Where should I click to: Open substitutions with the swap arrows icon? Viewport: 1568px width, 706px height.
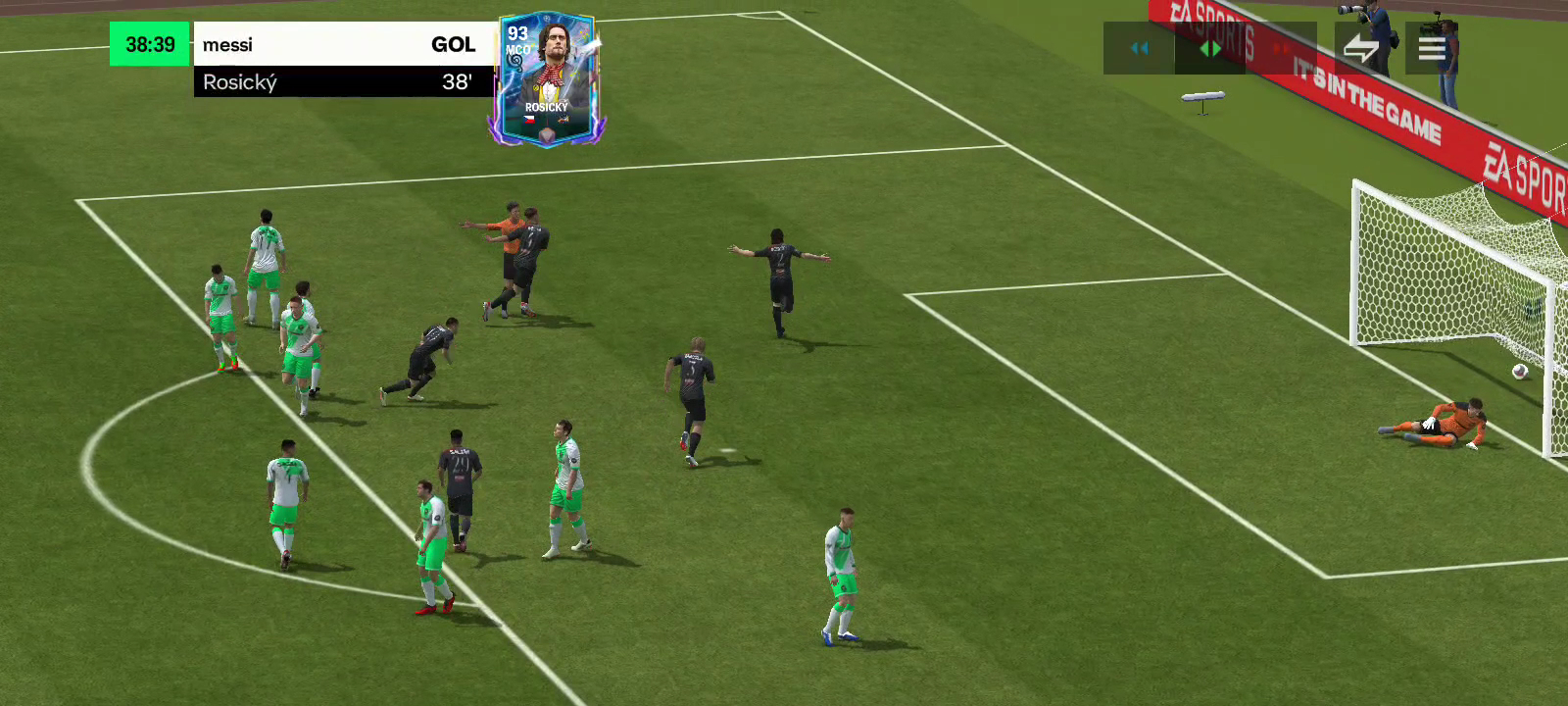point(1361,48)
